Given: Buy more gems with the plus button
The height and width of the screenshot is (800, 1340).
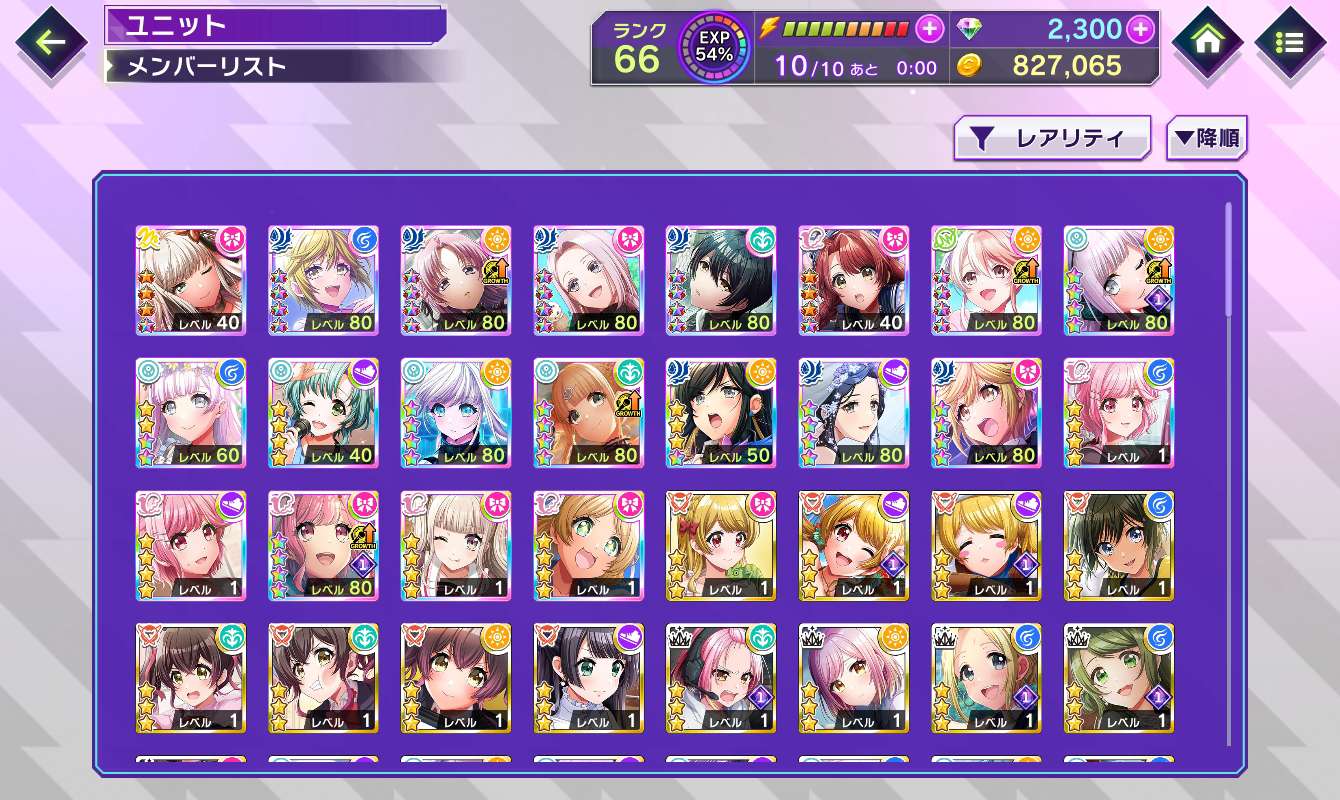Looking at the screenshot, I should [1140, 29].
